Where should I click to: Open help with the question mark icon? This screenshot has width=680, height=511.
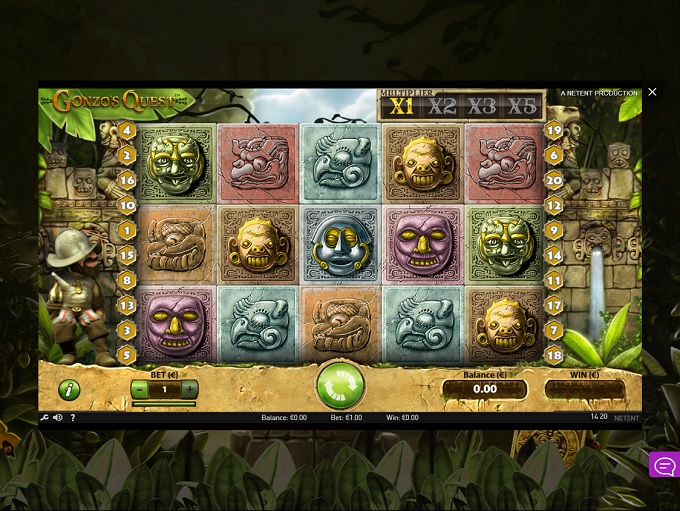pos(72,417)
